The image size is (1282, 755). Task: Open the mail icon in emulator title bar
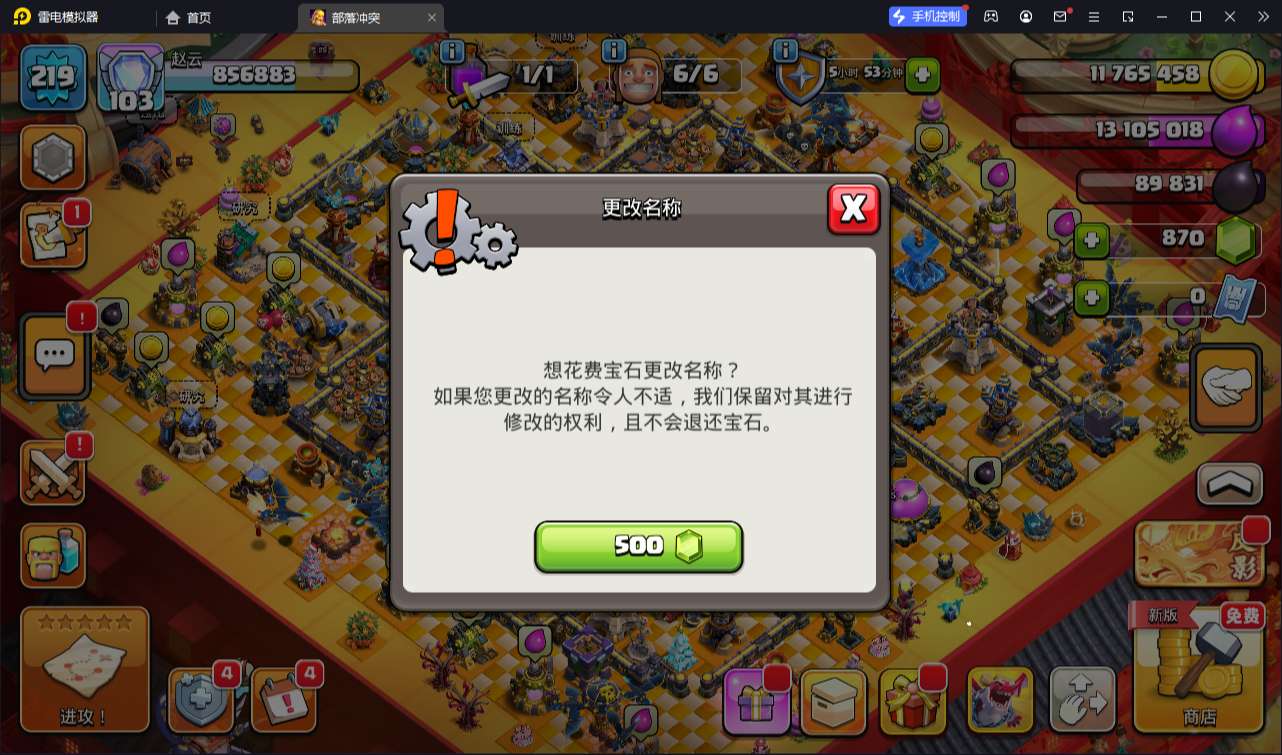(1060, 15)
